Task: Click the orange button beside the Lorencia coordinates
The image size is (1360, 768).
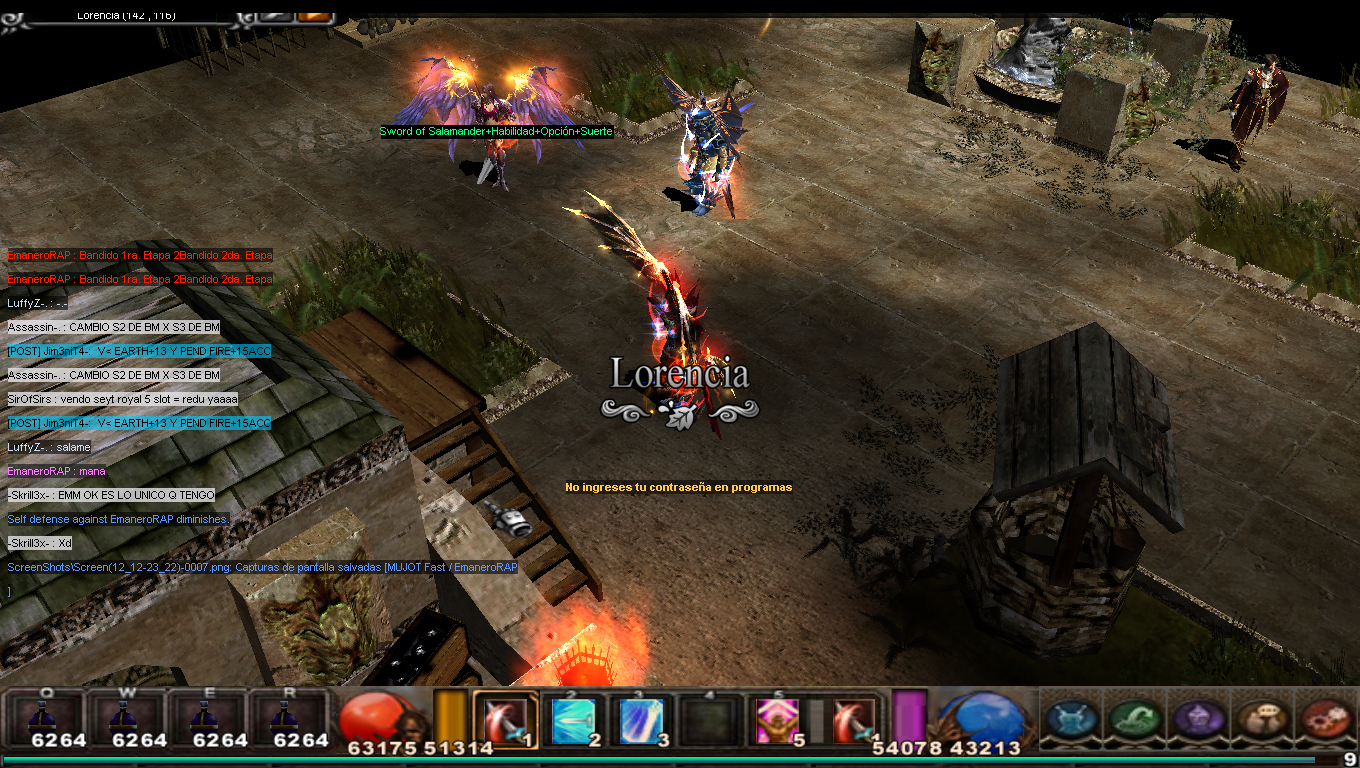Action: click(314, 15)
